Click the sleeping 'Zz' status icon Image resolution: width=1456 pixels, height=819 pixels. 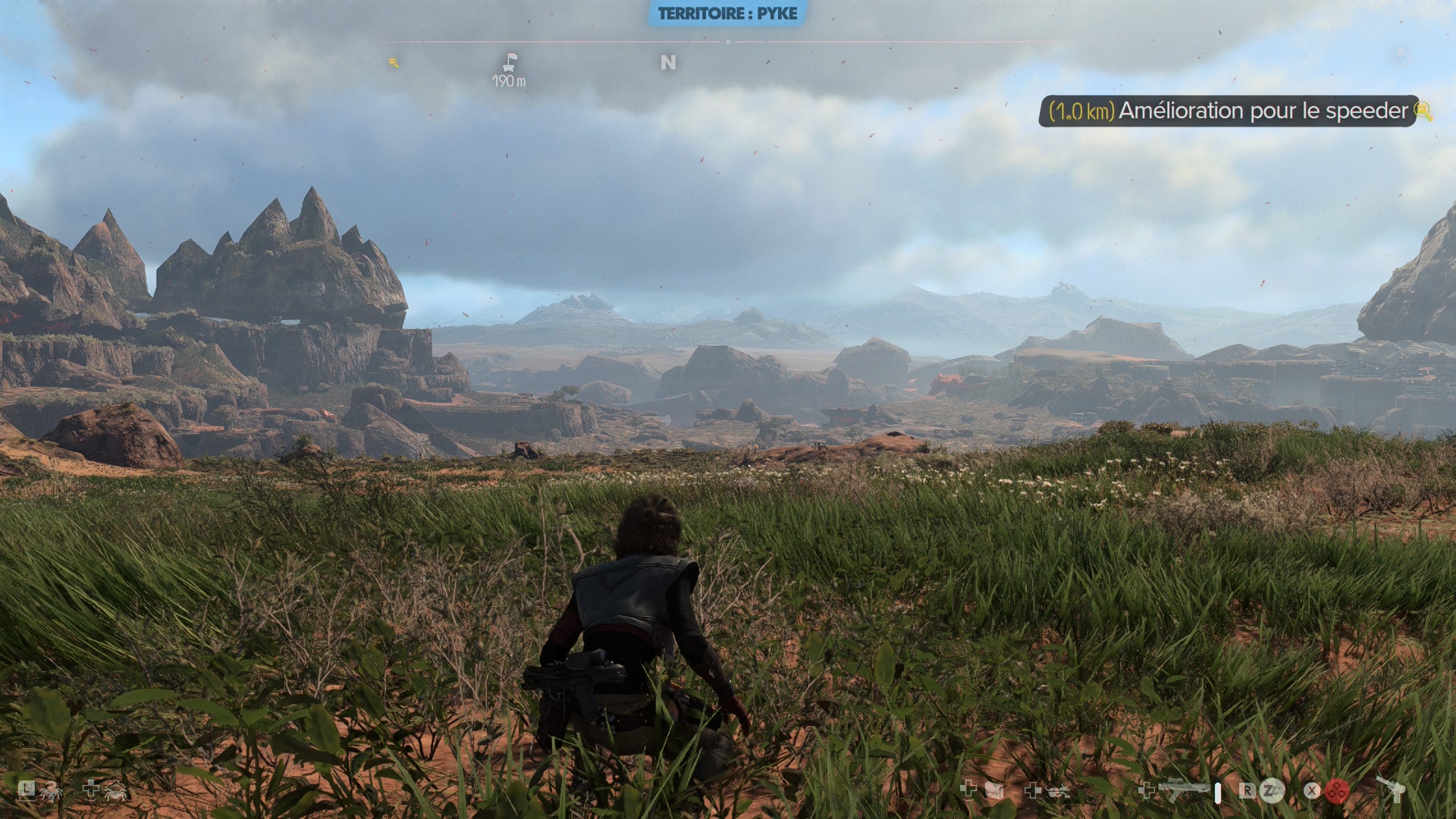[x=1272, y=790]
